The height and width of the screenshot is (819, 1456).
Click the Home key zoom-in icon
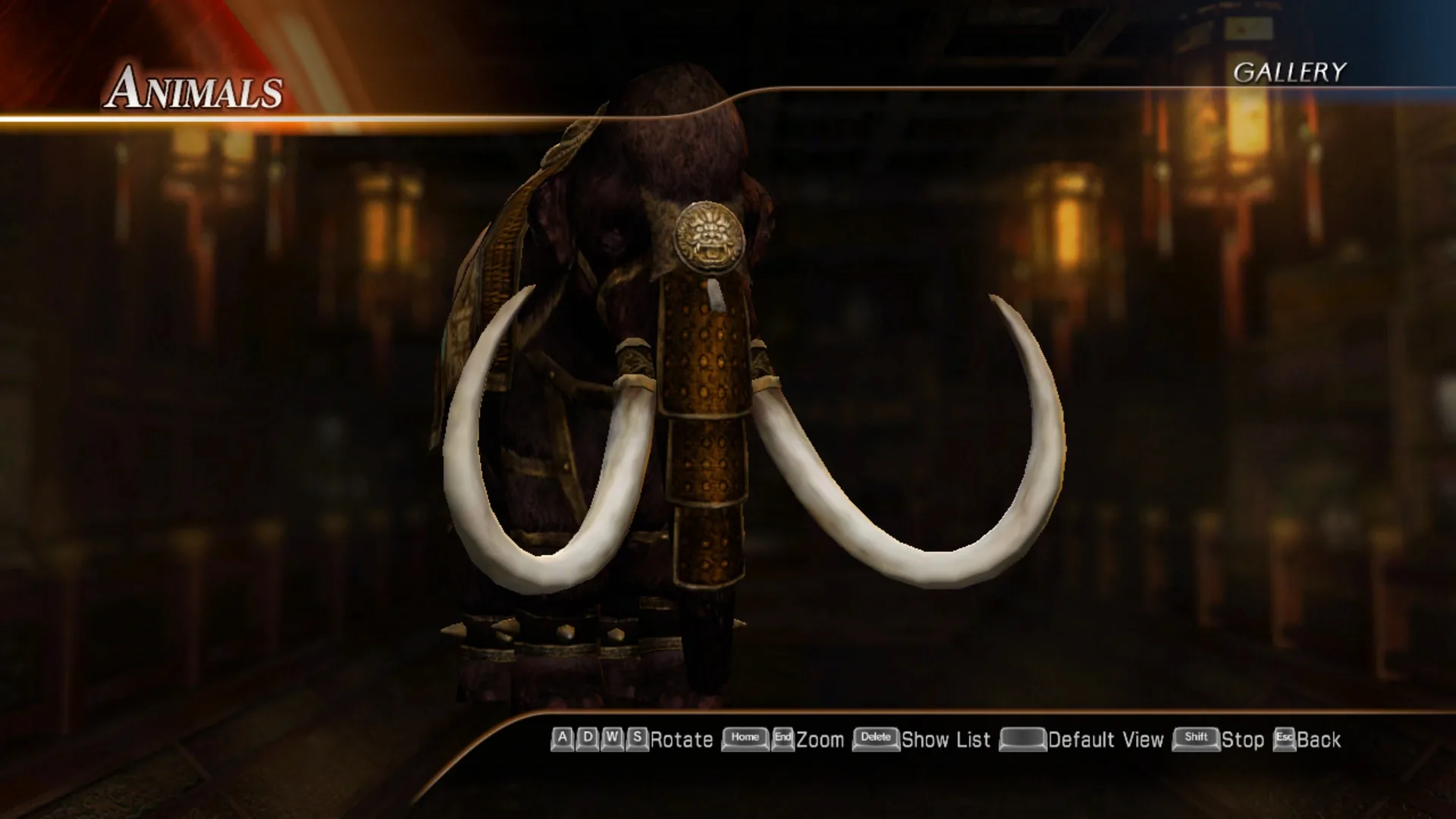745,738
